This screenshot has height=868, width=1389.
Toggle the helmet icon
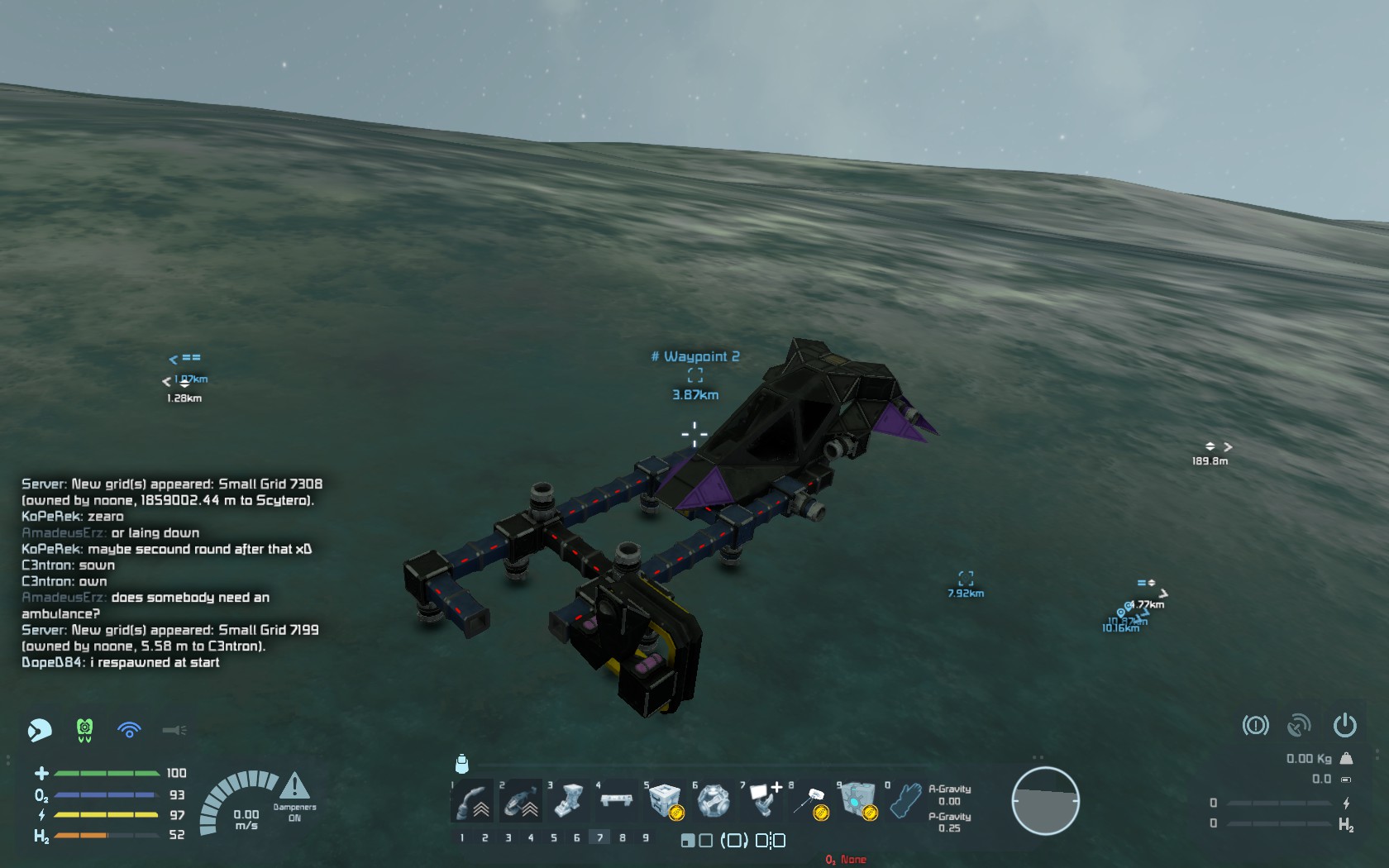click(x=40, y=730)
